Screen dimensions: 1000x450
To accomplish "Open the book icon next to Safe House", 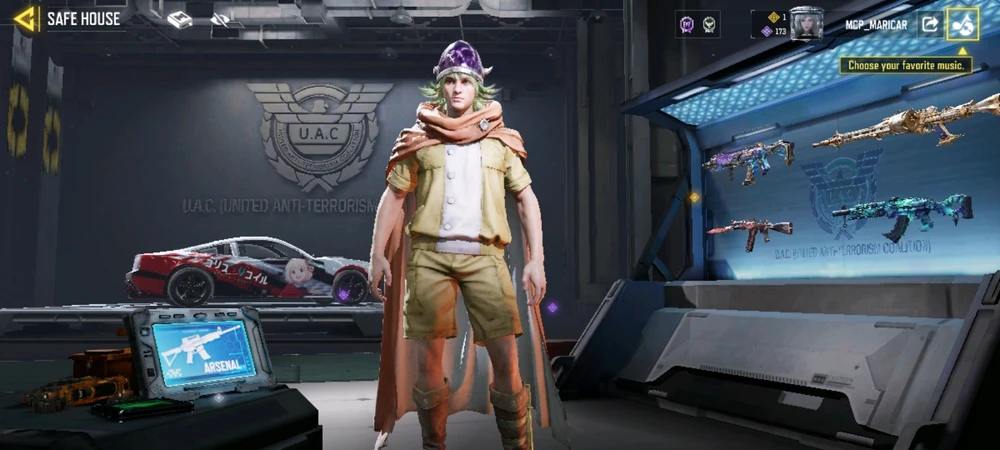I will (x=180, y=20).
